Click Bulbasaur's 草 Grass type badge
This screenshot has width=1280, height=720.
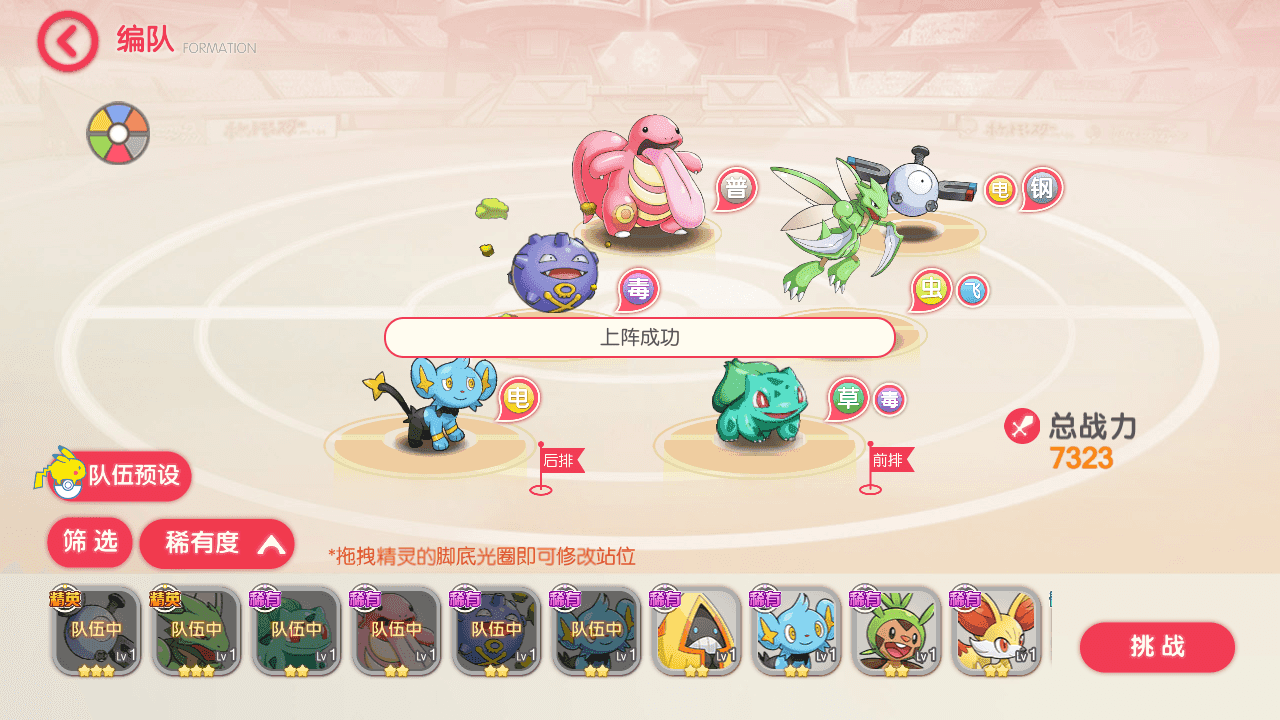point(849,396)
